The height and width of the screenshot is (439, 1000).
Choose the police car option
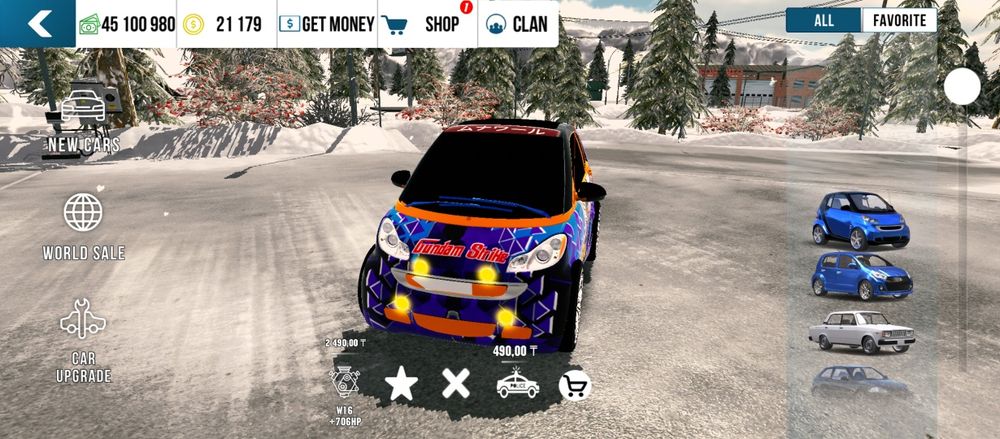(517, 385)
